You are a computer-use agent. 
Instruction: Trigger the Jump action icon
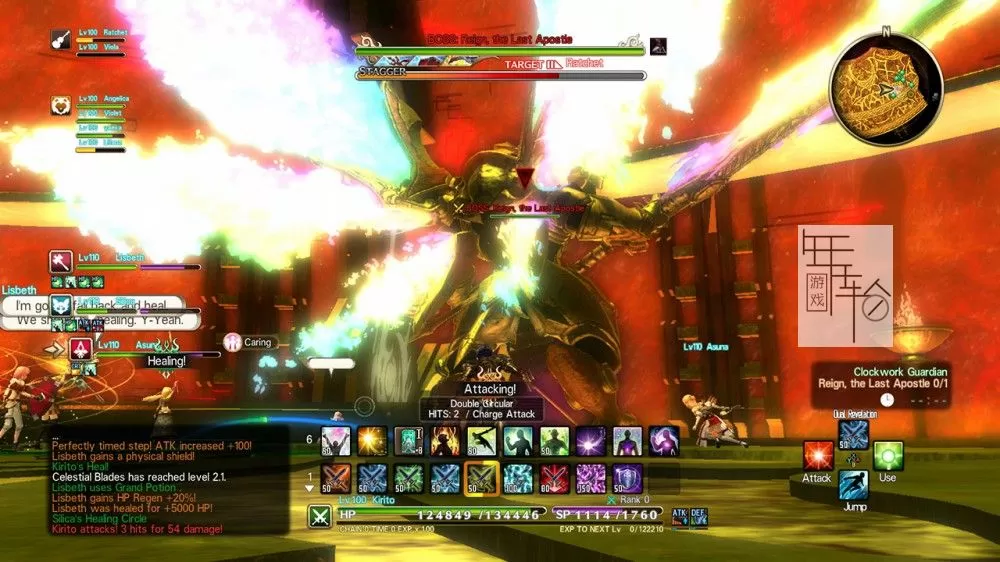(853, 486)
